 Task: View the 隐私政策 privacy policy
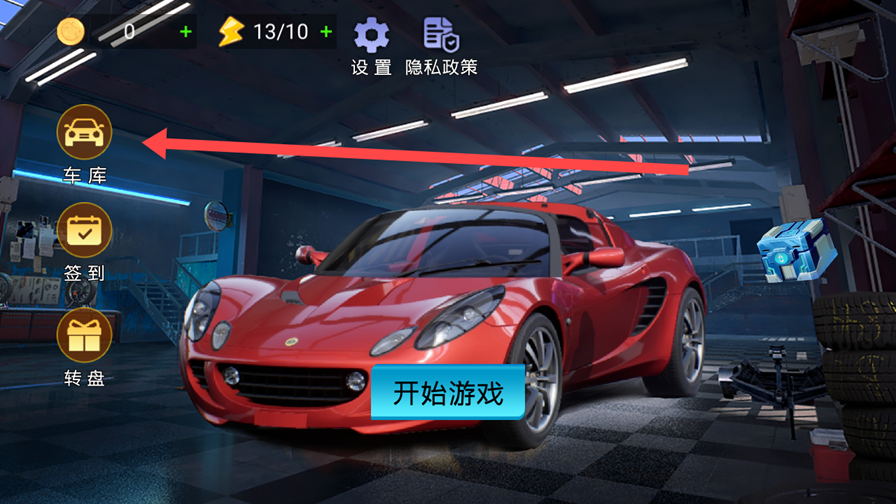pos(440,35)
